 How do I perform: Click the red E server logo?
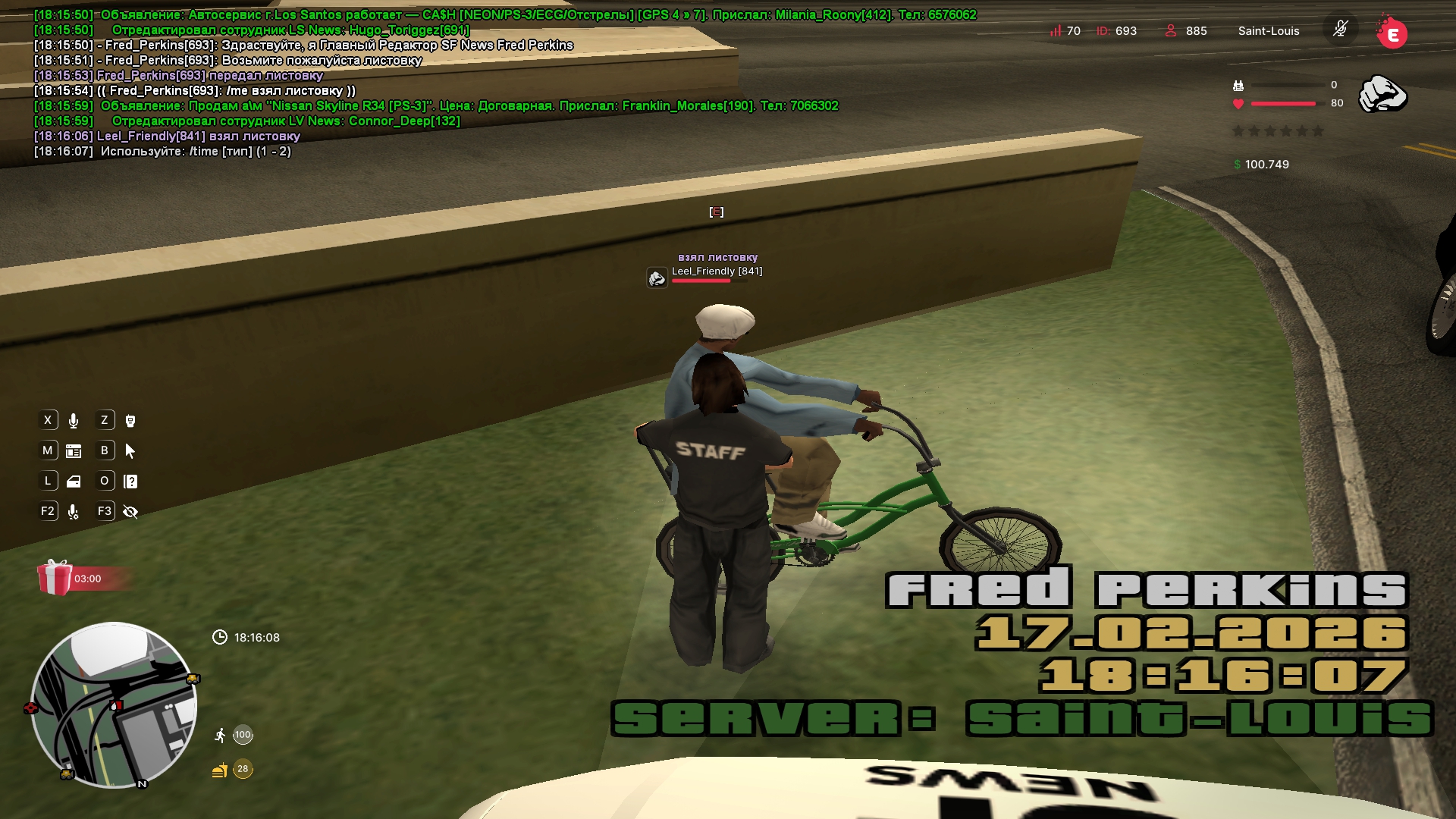(x=1392, y=33)
